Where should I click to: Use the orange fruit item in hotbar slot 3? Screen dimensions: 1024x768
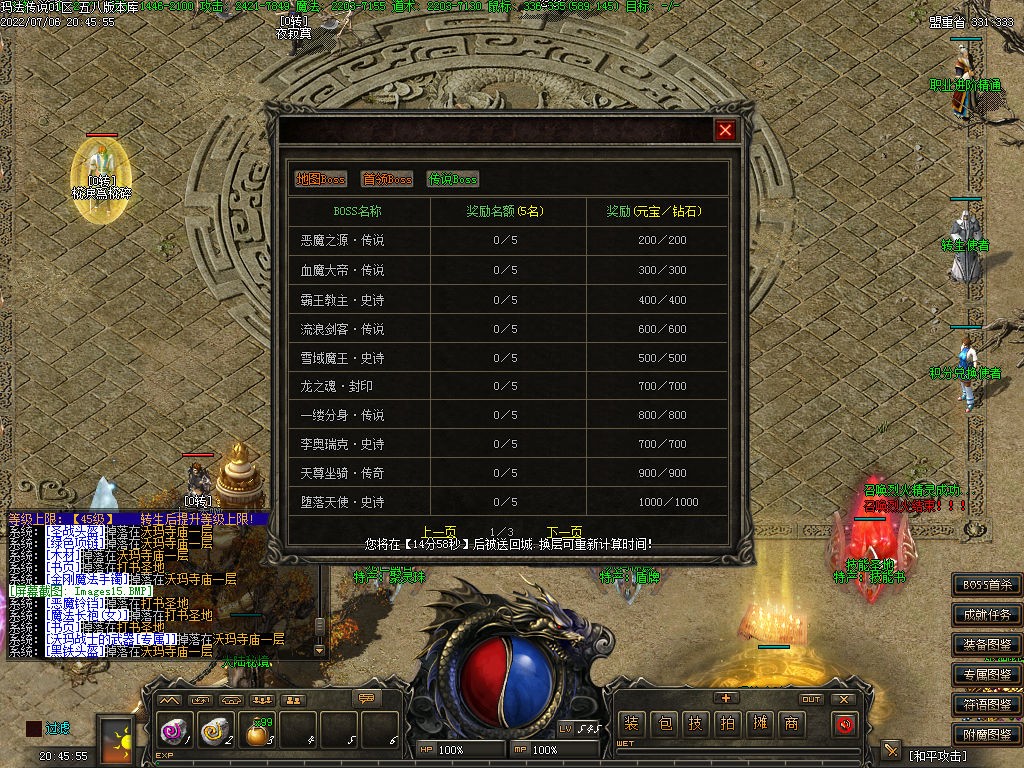click(257, 733)
